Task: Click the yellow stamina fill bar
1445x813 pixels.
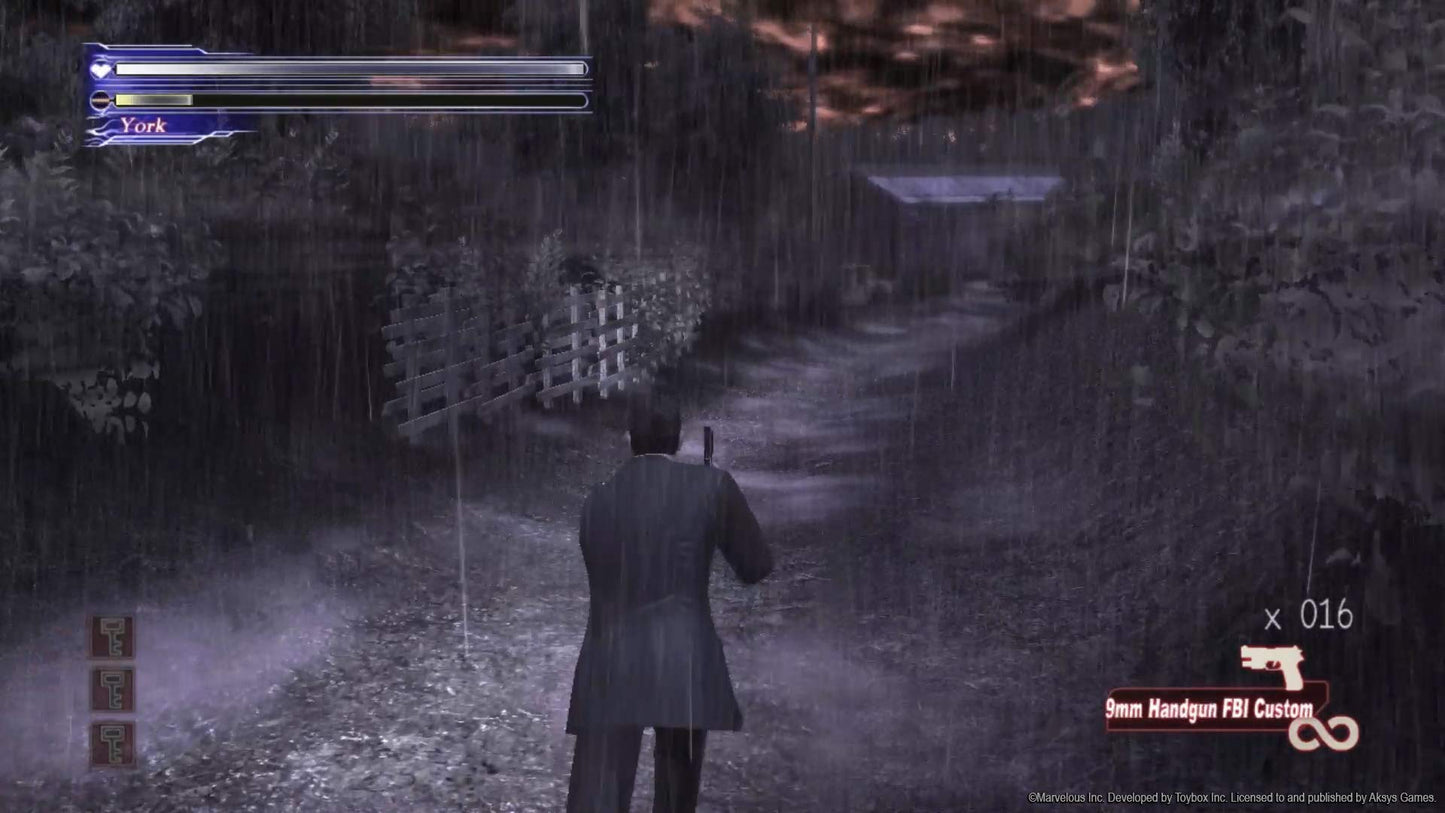Action: pyautogui.click(x=152, y=100)
